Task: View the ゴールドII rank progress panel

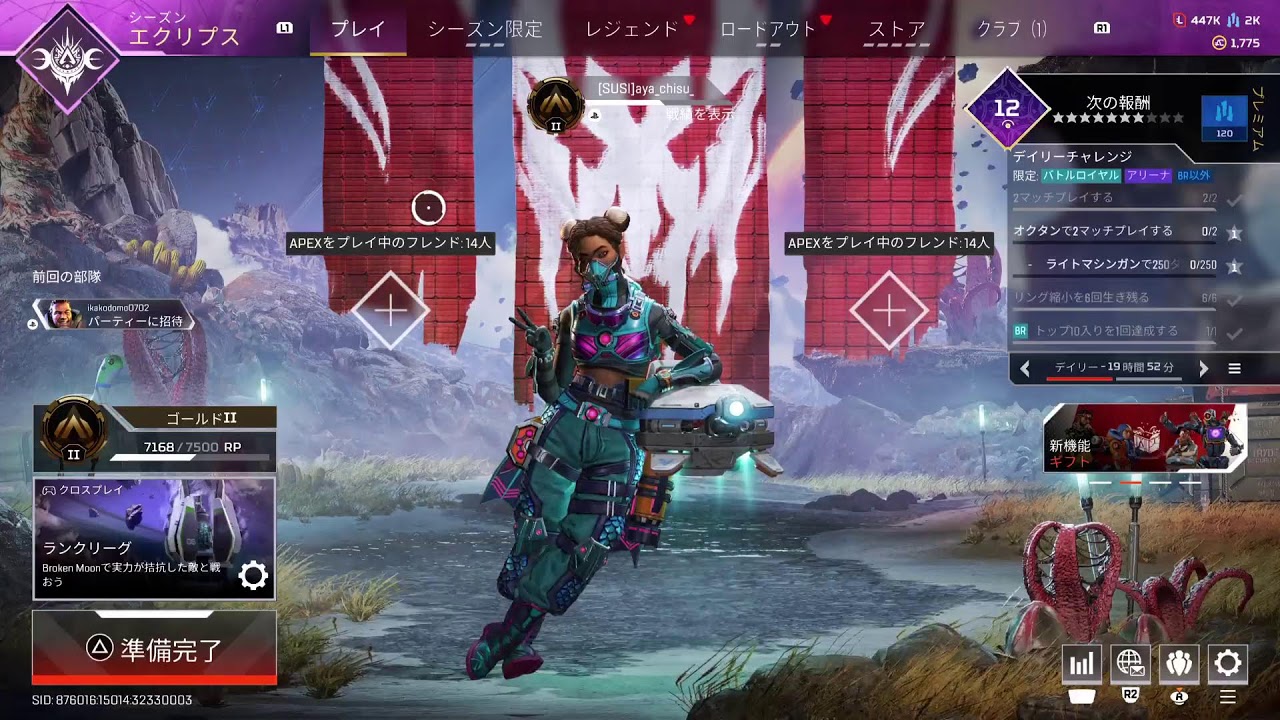Action: click(x=154, y=438)
